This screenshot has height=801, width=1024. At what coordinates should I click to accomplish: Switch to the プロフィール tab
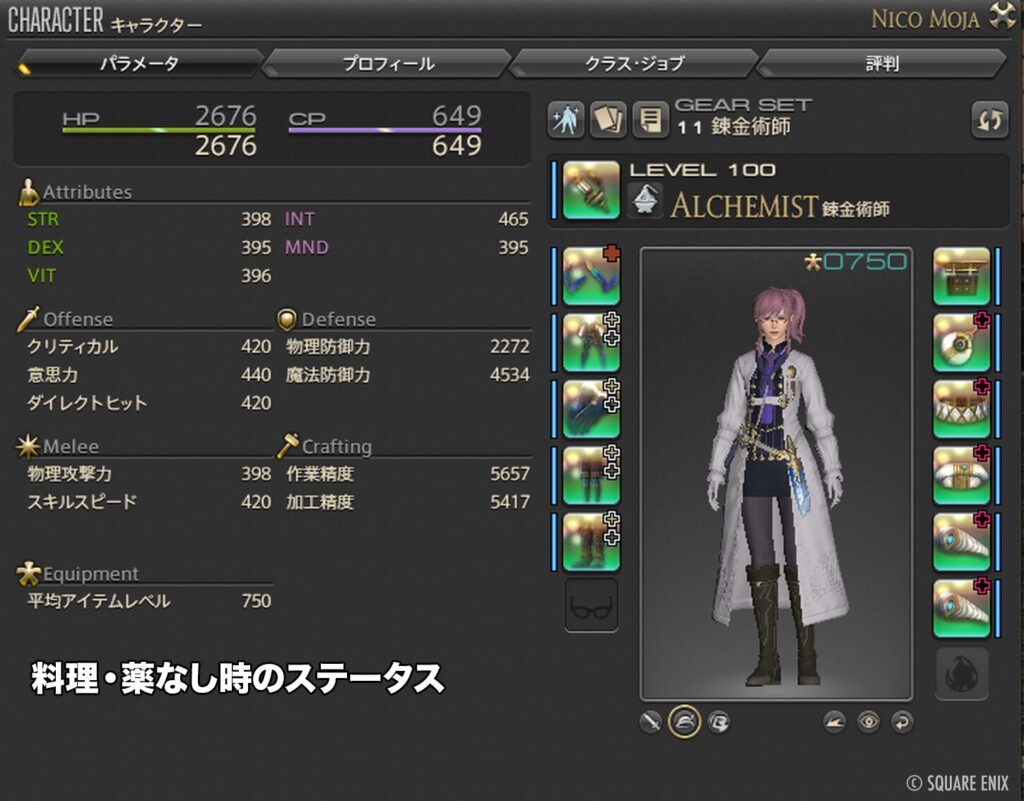click(x=388, y=64)
